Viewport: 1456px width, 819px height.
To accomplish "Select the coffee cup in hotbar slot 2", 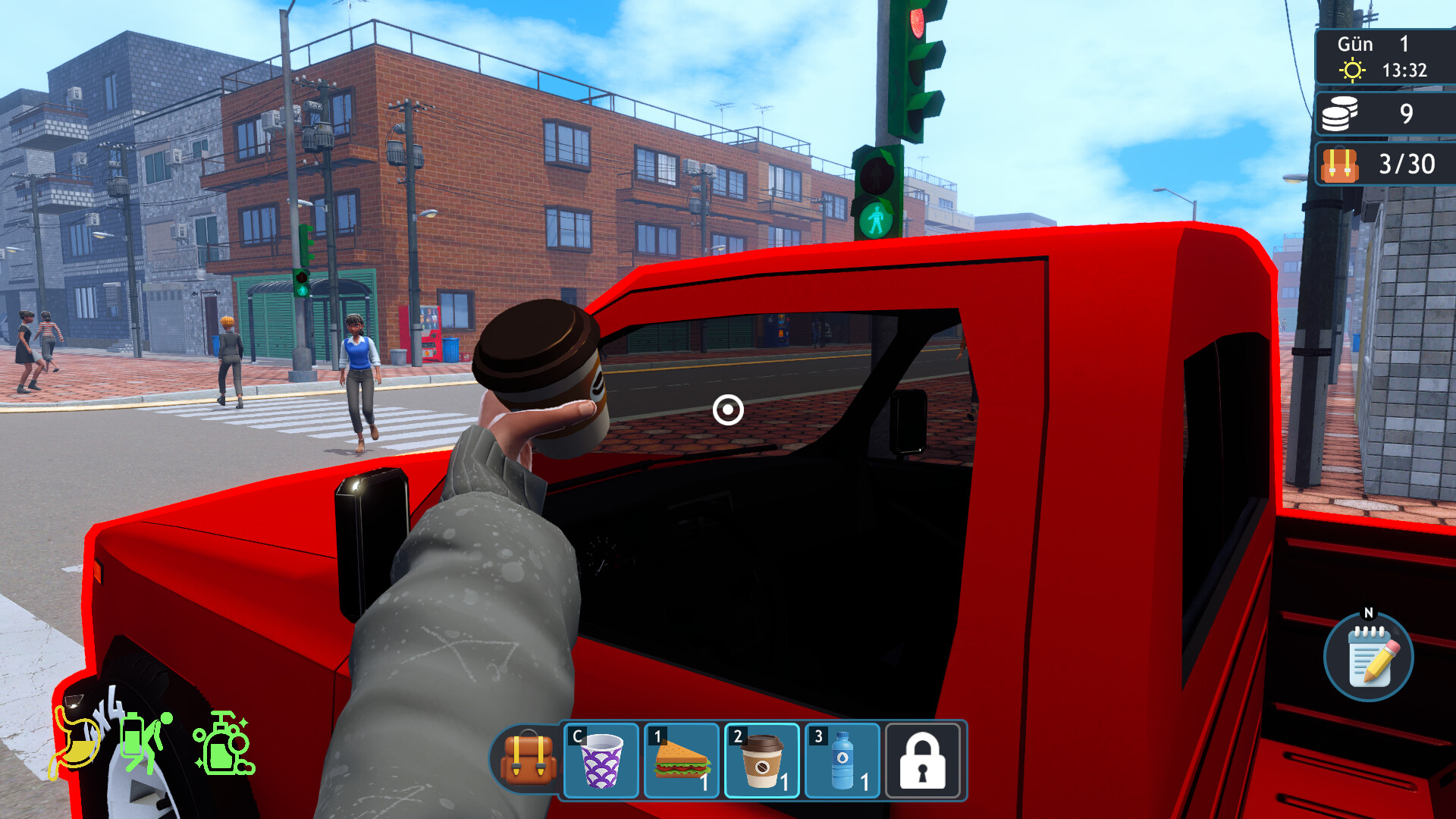I will pos(761,762).
